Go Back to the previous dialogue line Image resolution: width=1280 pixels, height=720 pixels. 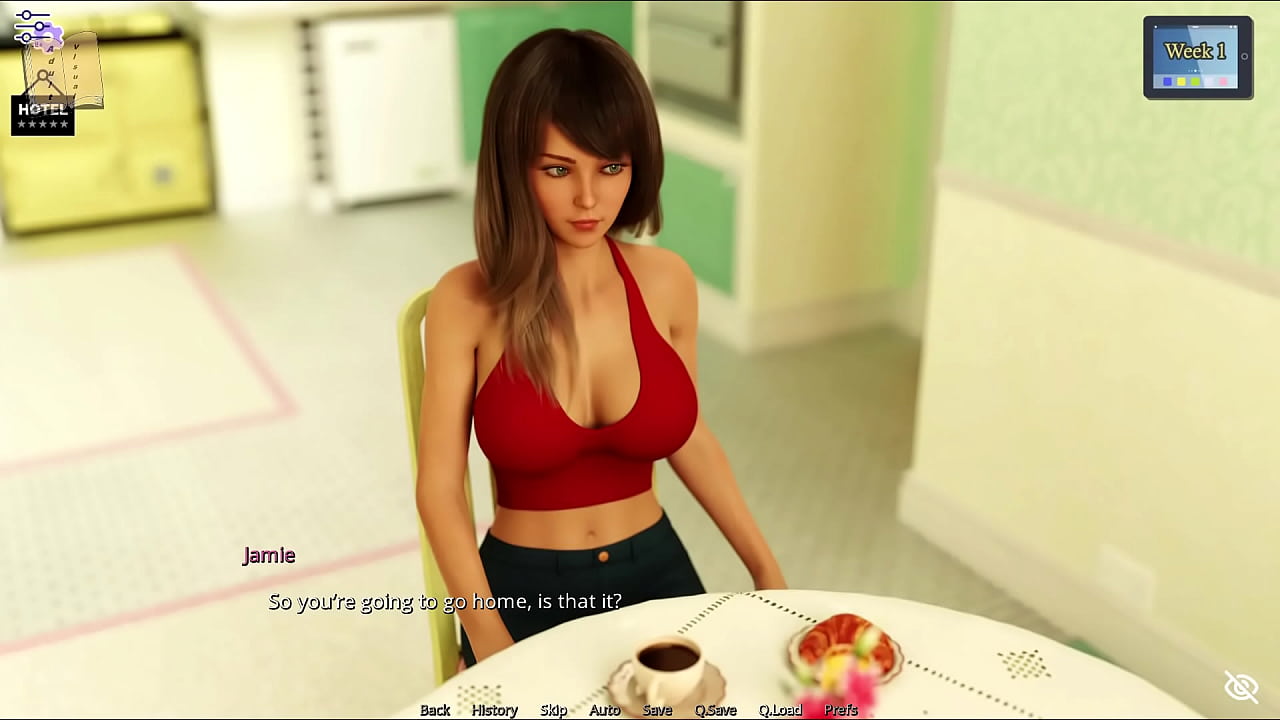435,710
